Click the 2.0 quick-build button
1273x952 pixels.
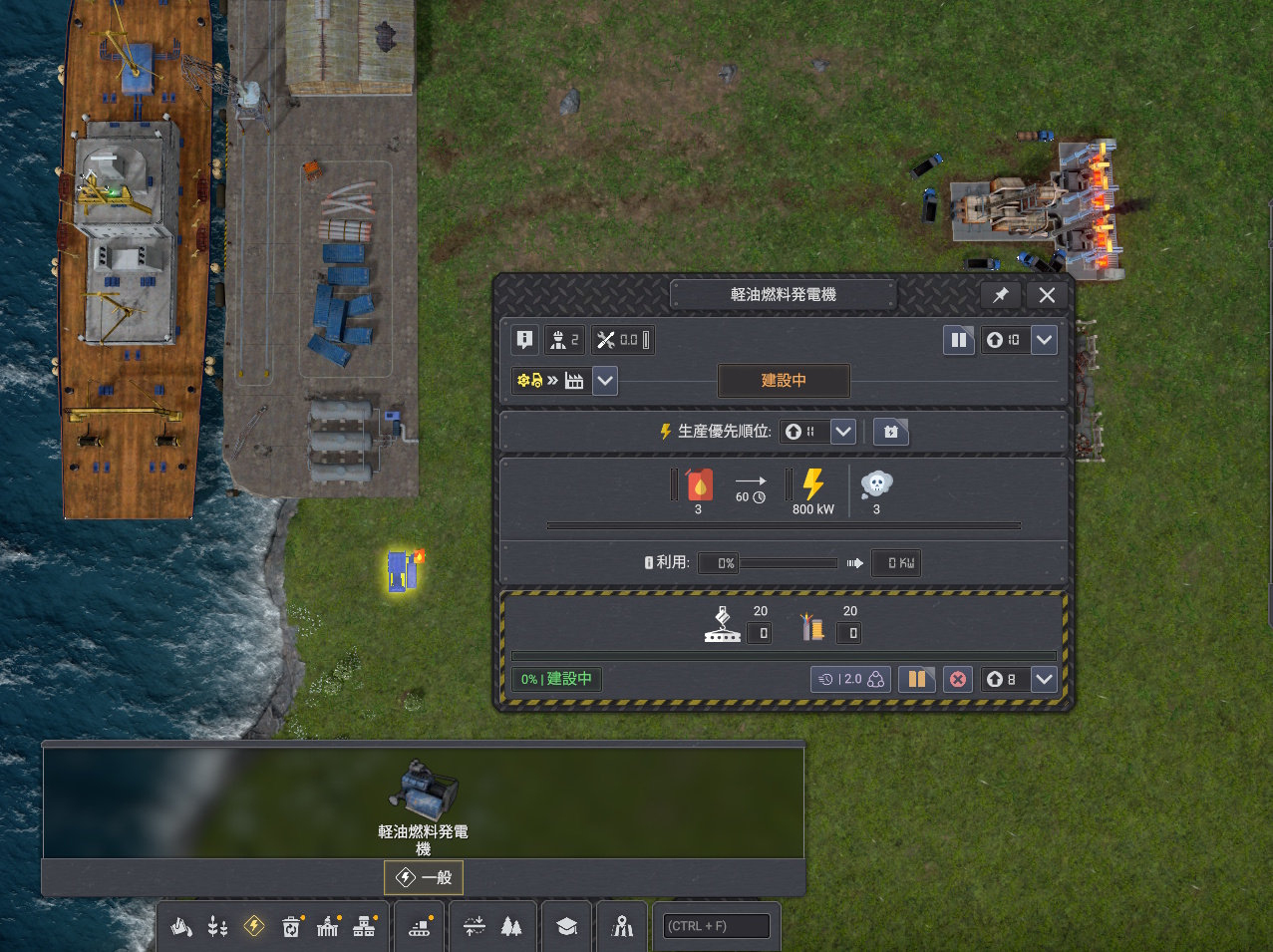(x=850, y=679)
